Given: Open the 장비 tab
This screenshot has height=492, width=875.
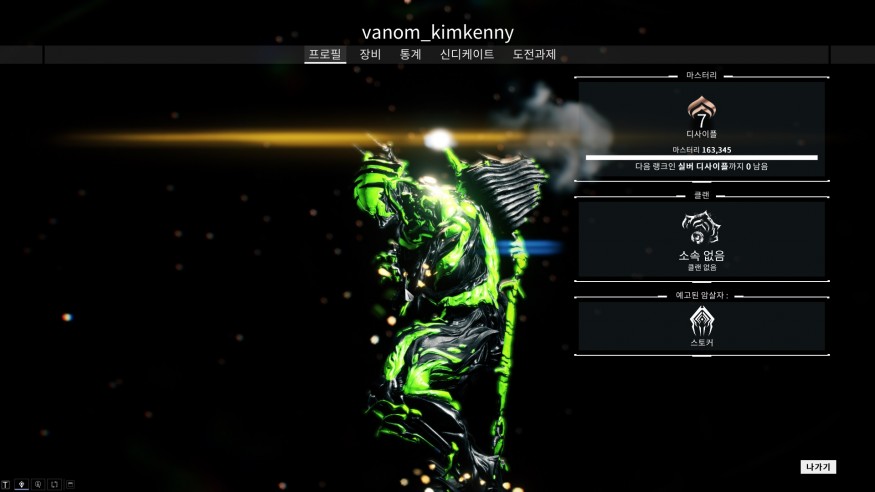Looking at the screenshot, I should 370,54.
